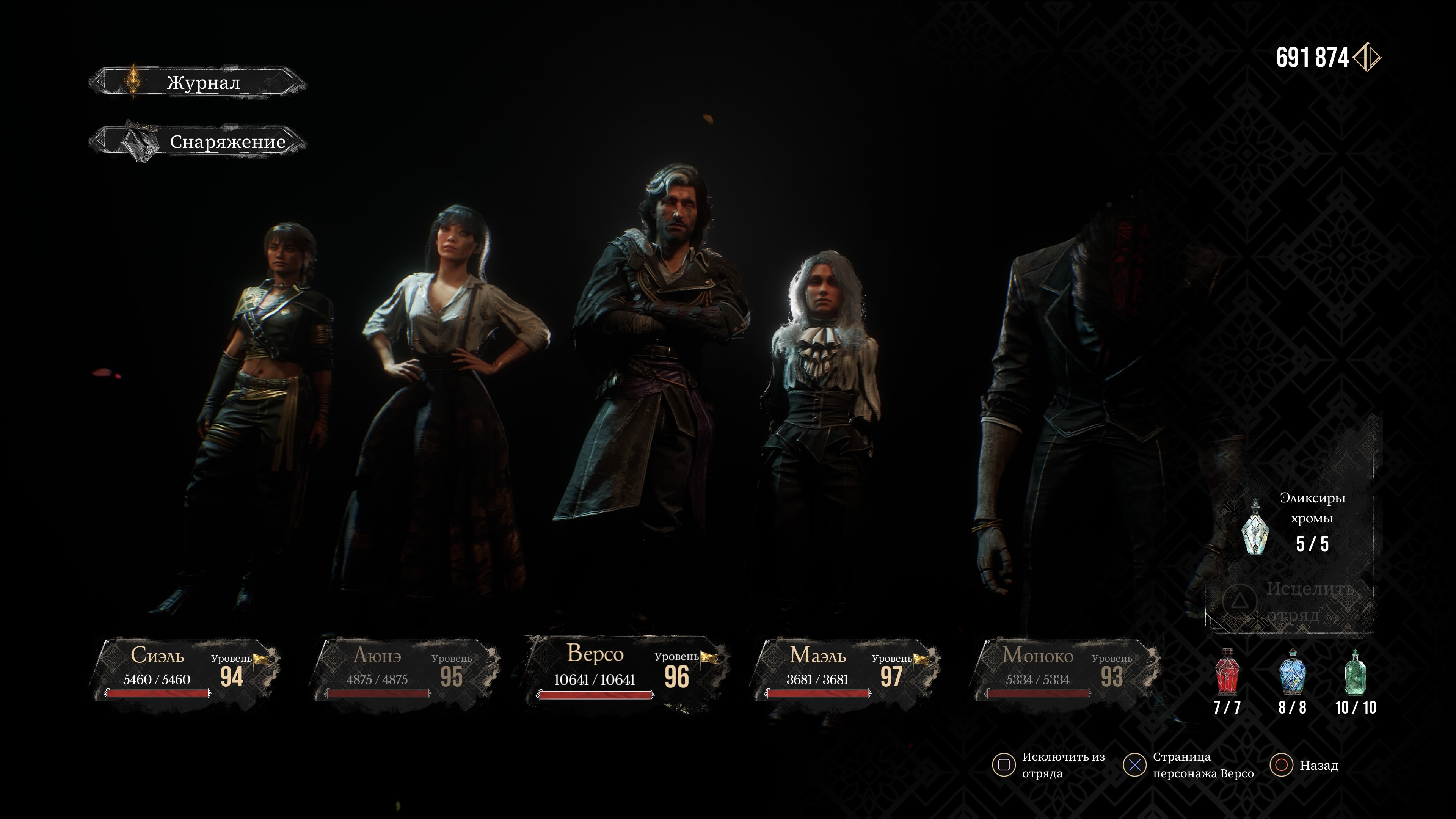The image size is (1456, 819).
Task: Open Страница персонажа Версо
Action: tap(1189, 765)
